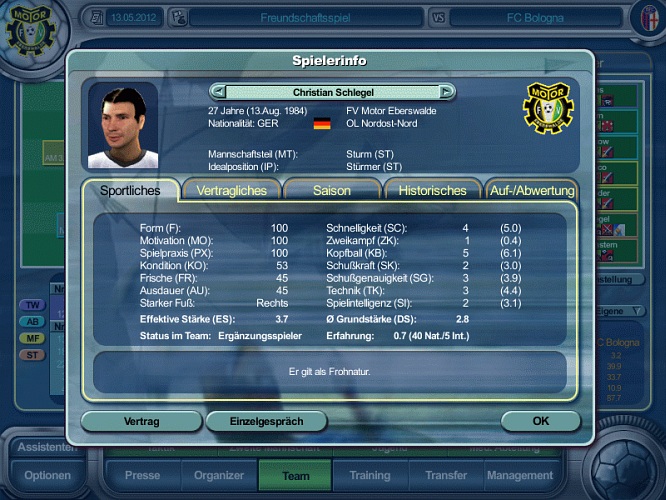The image size is (666, 500).
Task: Select the Team menu
Action: click(x=296, y=476)
